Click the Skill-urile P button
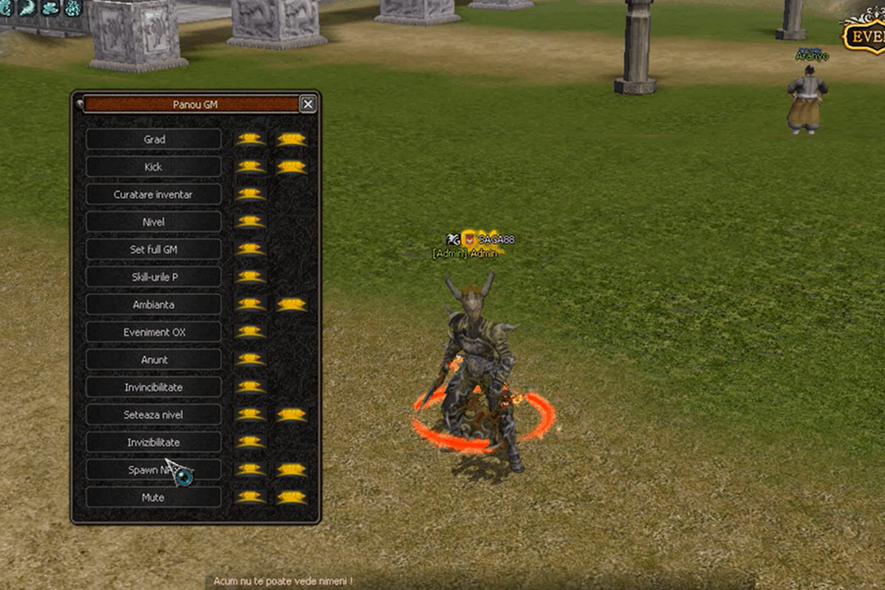Viewport: 885px width, 590px height. coord(154,277)
